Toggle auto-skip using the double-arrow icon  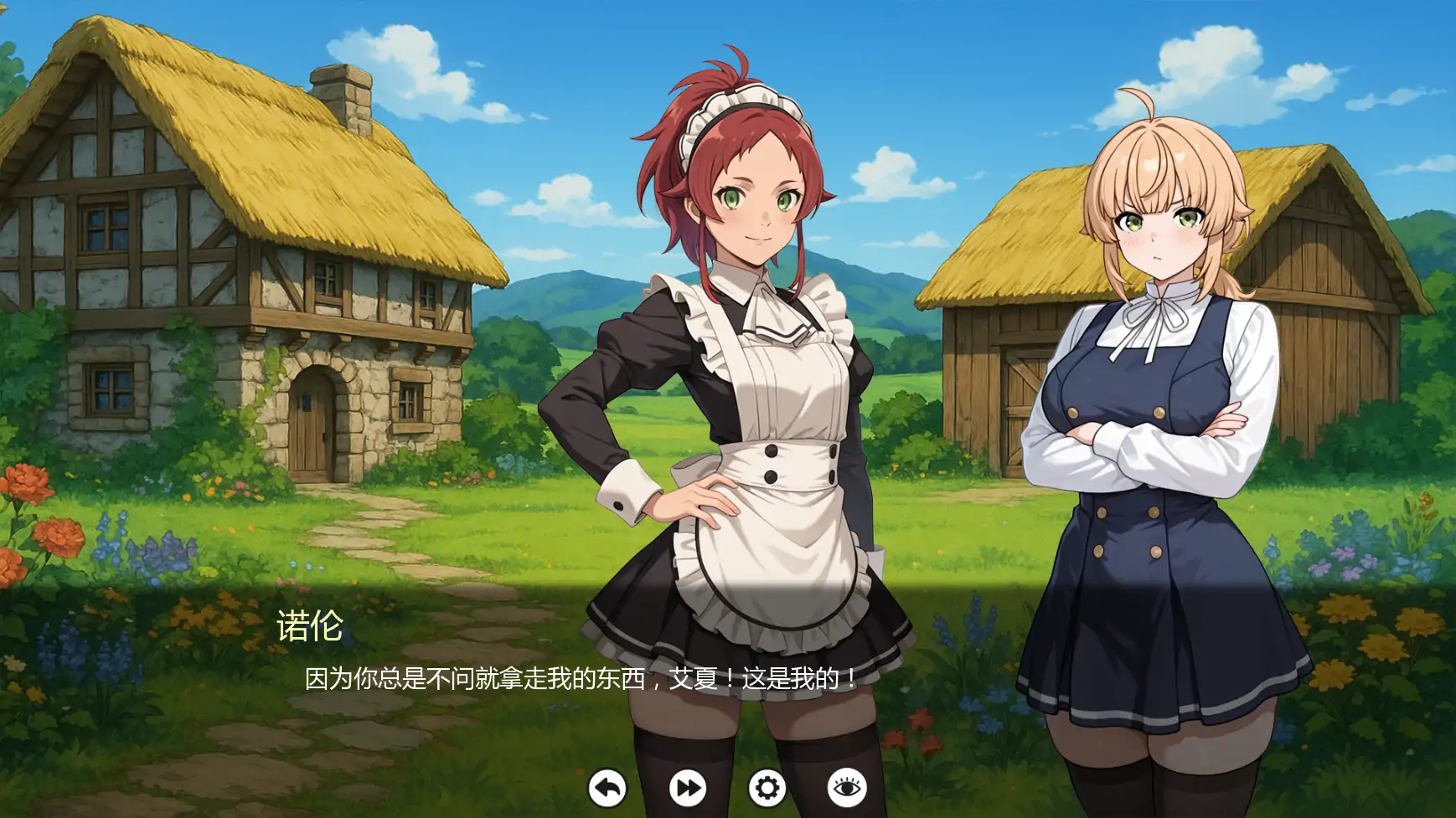click(688, 788)
